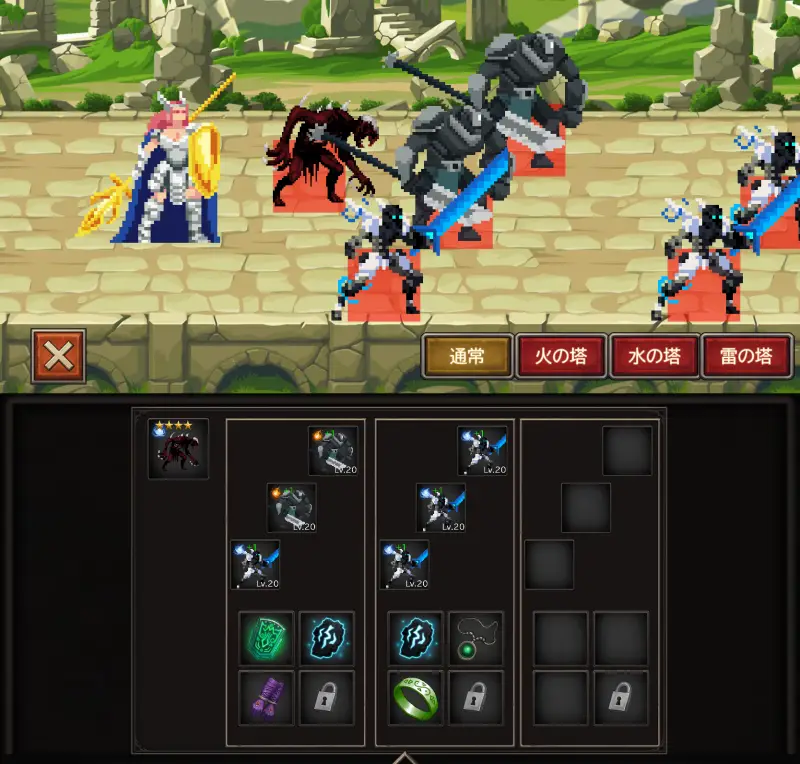Close the formation screen with the X button

coord(58,355)
